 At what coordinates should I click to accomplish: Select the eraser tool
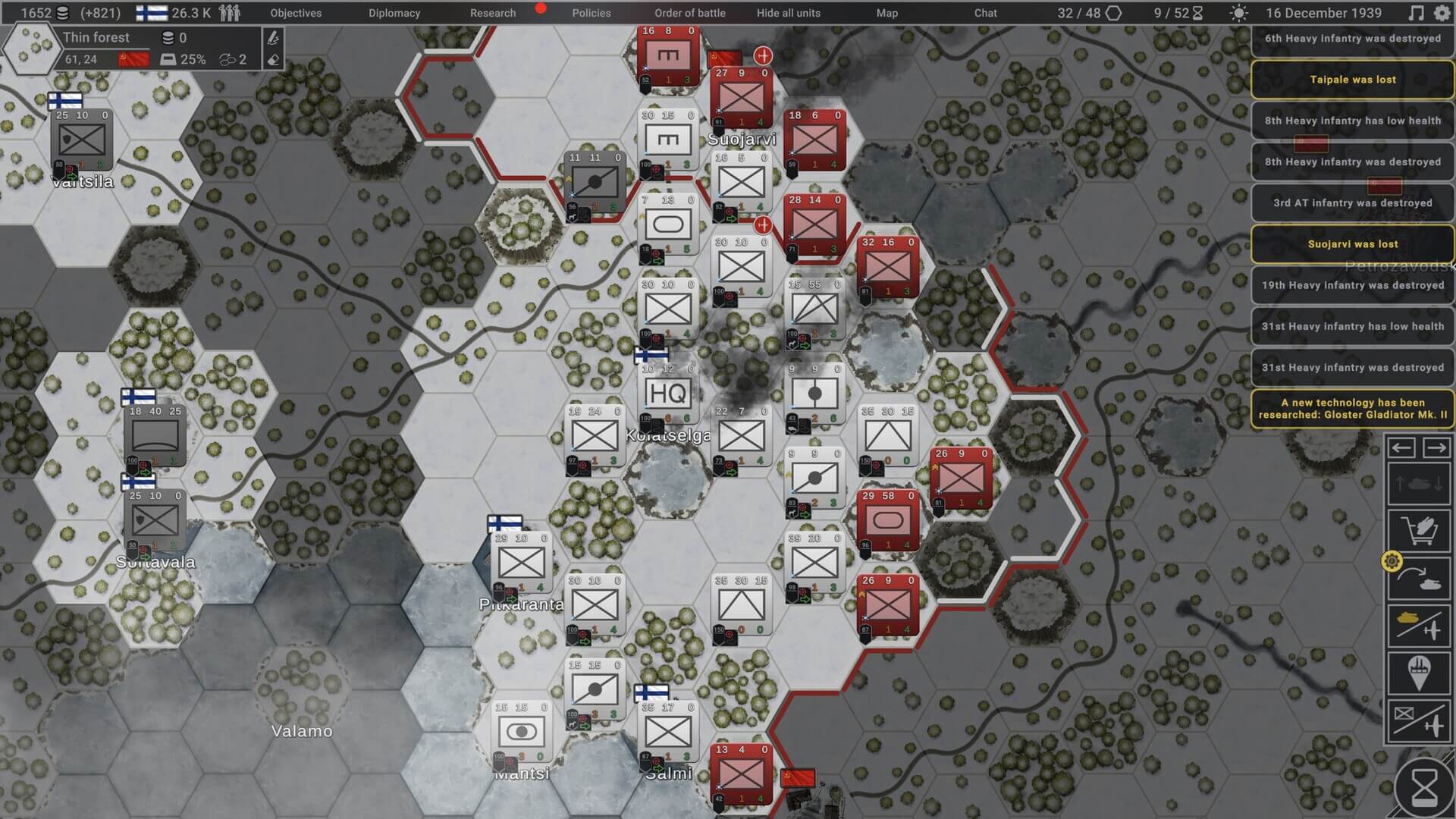point(273,59)
